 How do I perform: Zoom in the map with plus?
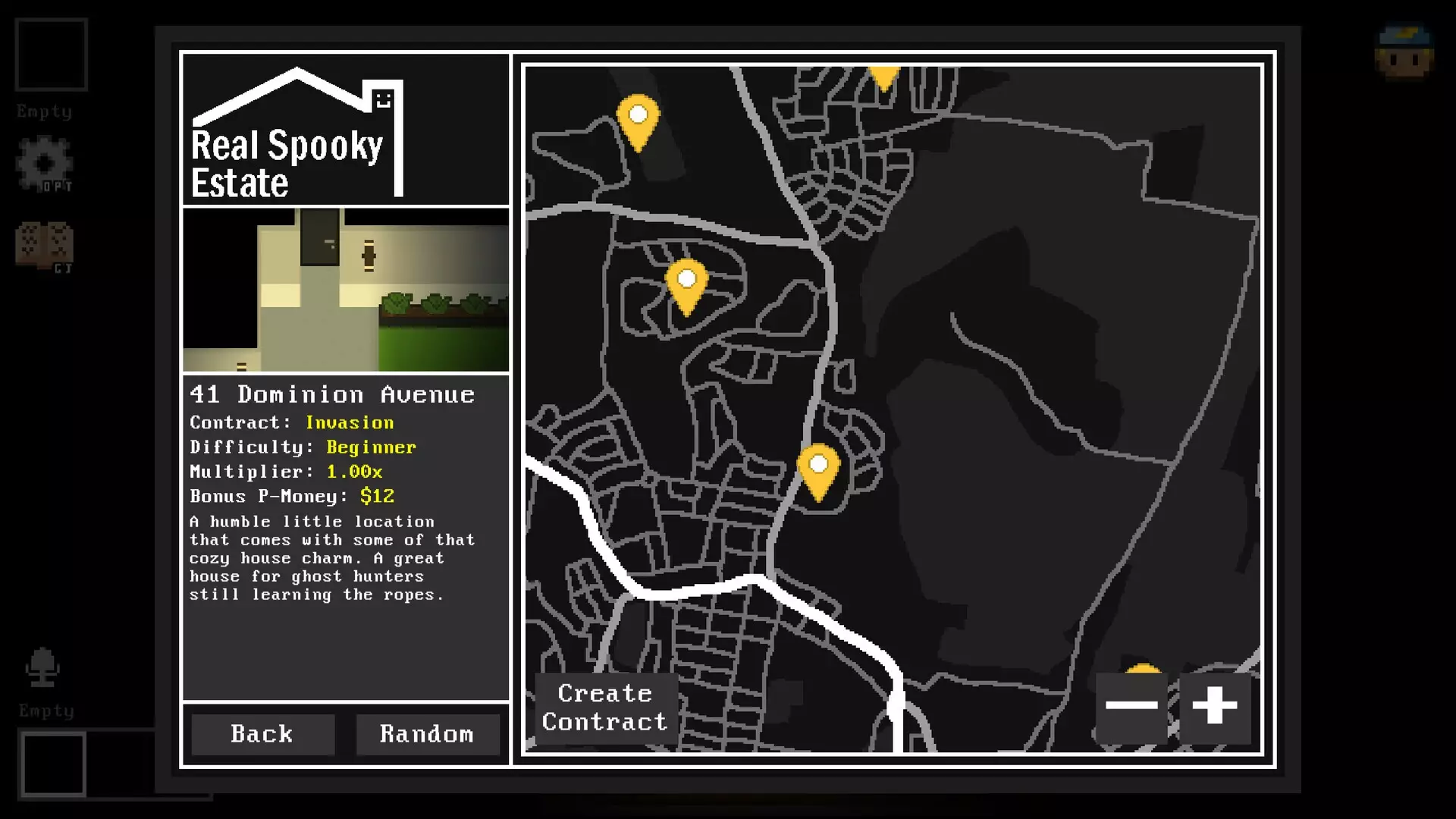1215,706
